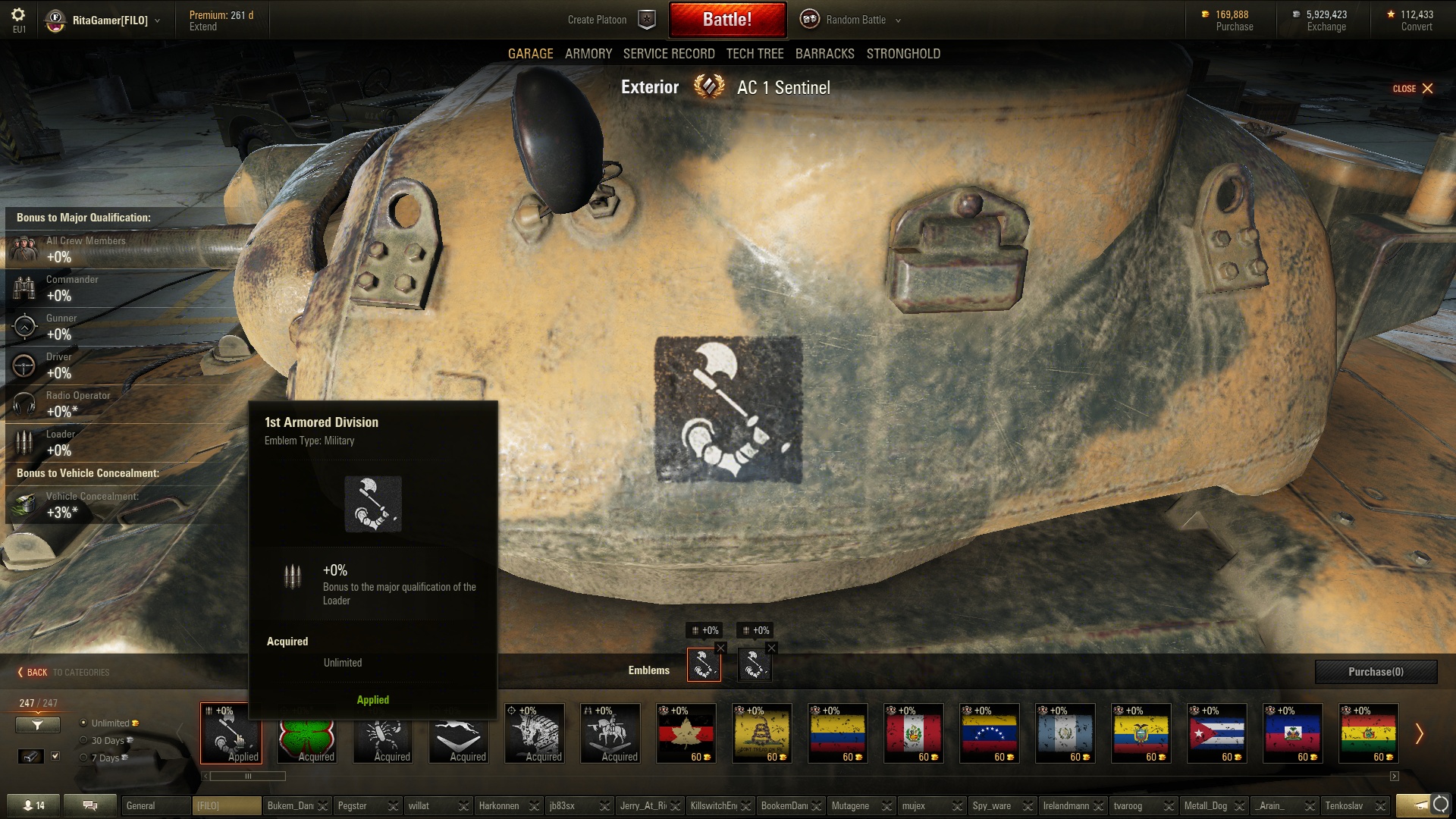Pick the Cuba flag emblem
This screenshot has height=819, width=1456.
(1216, 733)
